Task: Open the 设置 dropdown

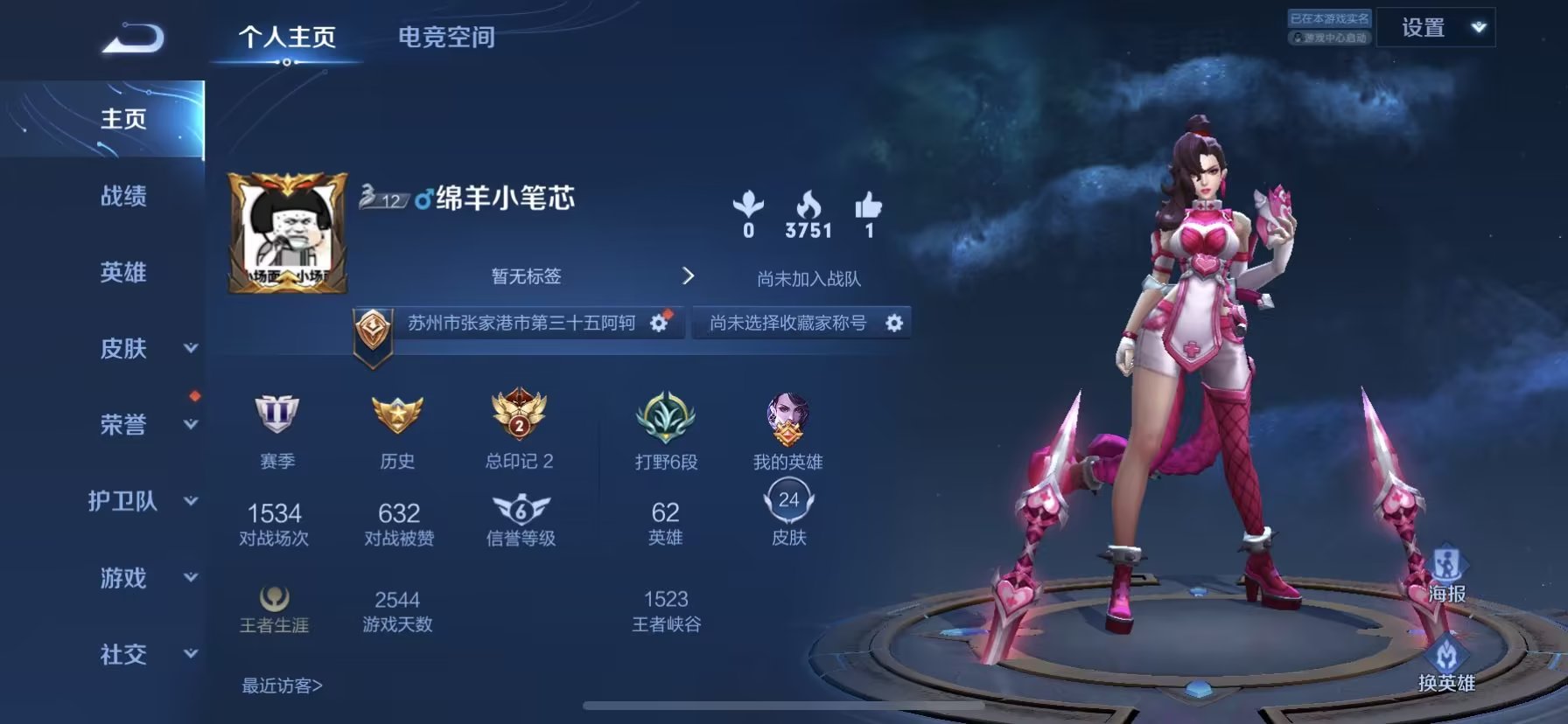Action: pyautogui.click(x=1435, y=28)
